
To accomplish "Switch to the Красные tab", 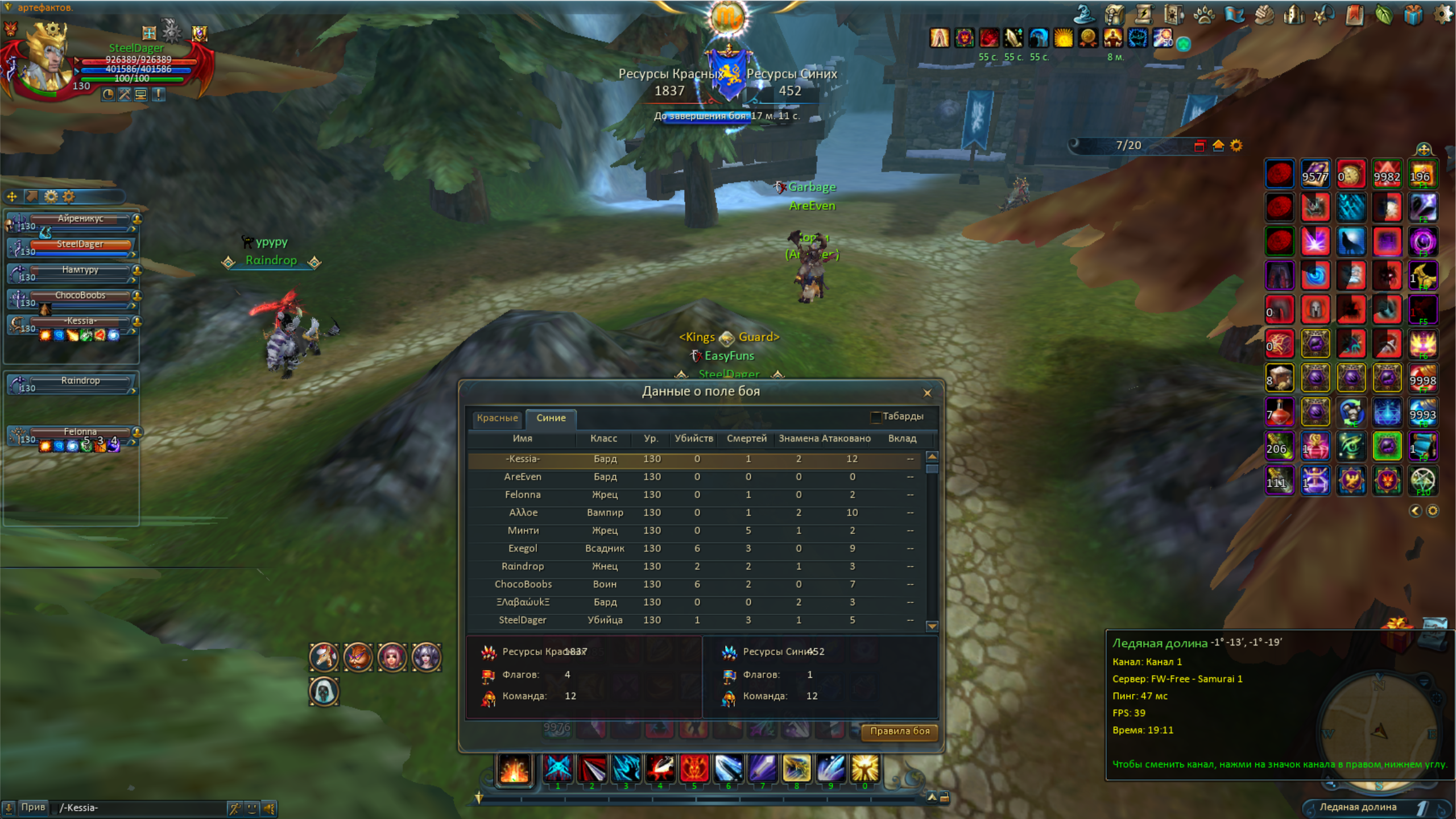I will pyautogui.click(x=497, y=418).
